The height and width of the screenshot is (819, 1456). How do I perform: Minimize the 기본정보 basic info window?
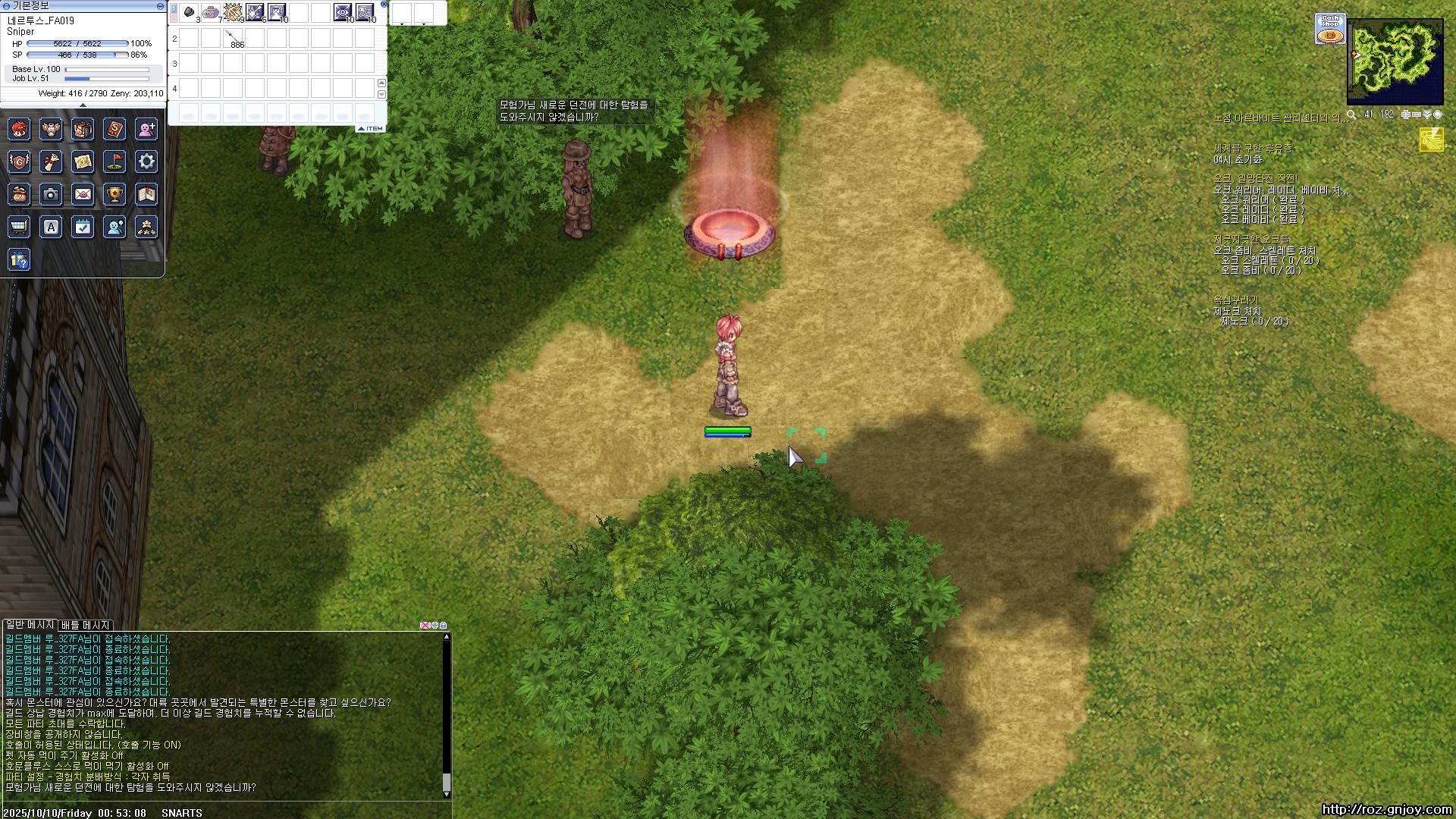pos(160,5)
